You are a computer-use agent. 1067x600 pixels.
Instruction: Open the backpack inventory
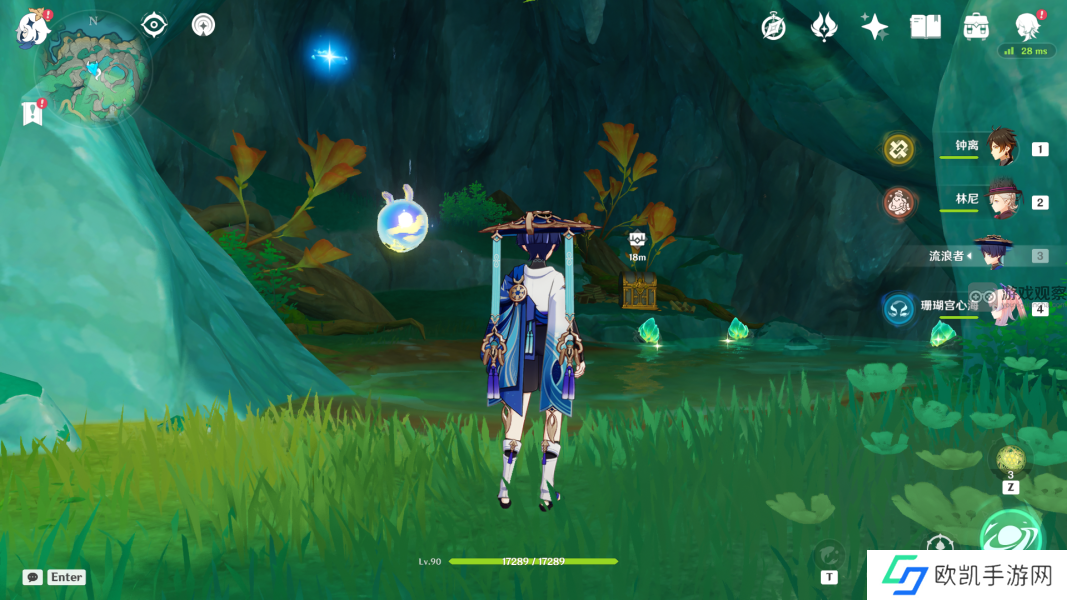tap(976, 27)
